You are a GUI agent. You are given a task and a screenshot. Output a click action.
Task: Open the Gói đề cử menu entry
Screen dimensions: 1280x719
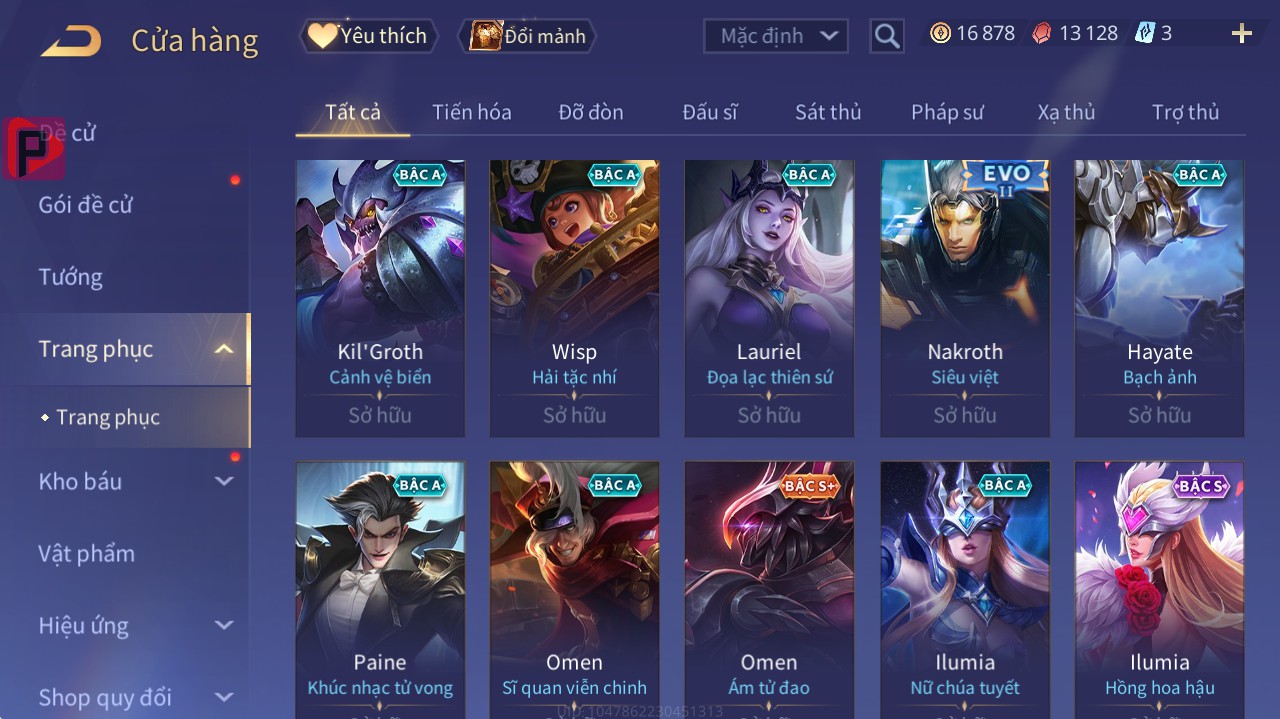click(86, 205)
